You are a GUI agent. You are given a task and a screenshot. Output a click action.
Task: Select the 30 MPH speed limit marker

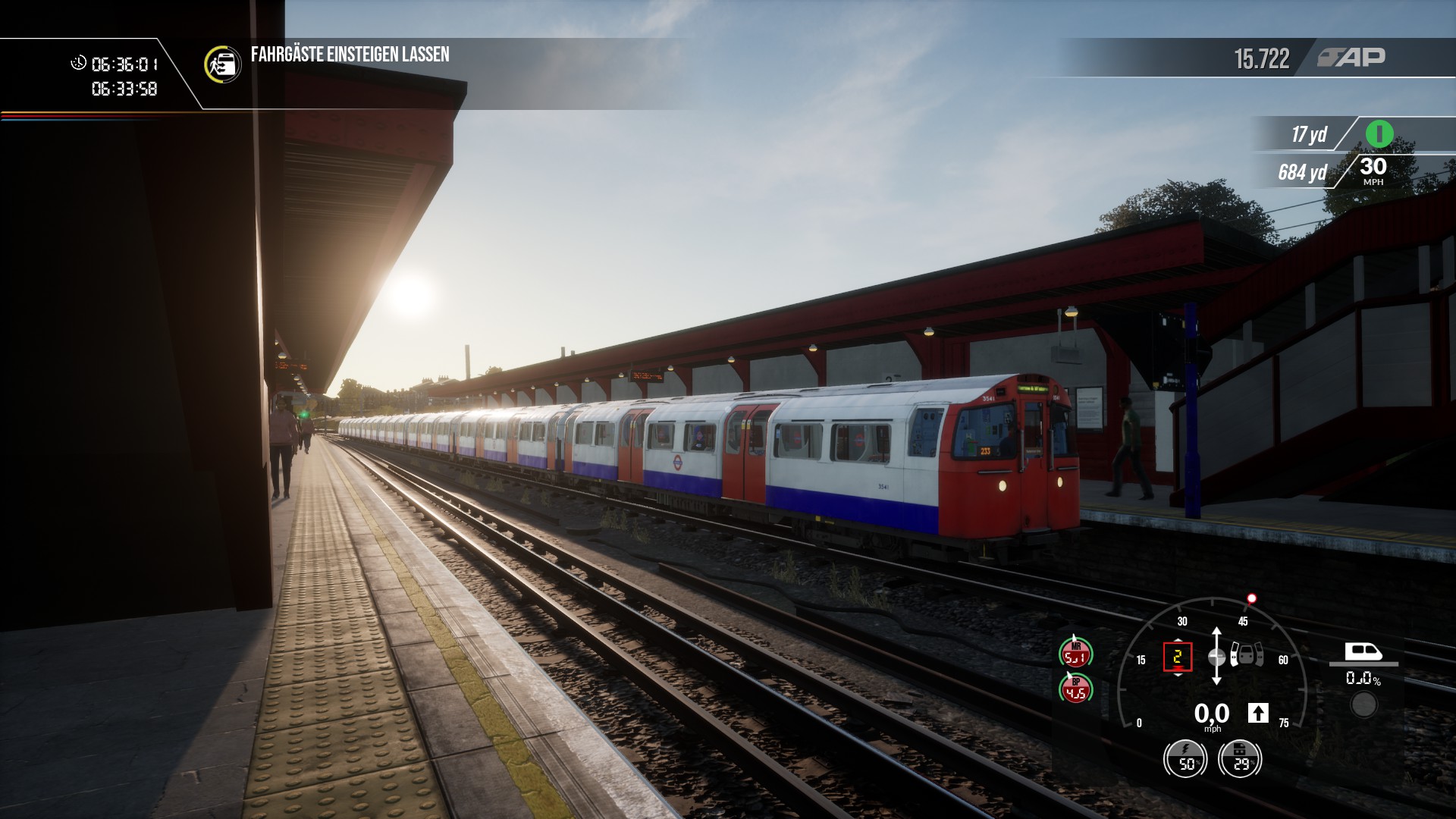pyautogui.click(x=1373, y=171)
